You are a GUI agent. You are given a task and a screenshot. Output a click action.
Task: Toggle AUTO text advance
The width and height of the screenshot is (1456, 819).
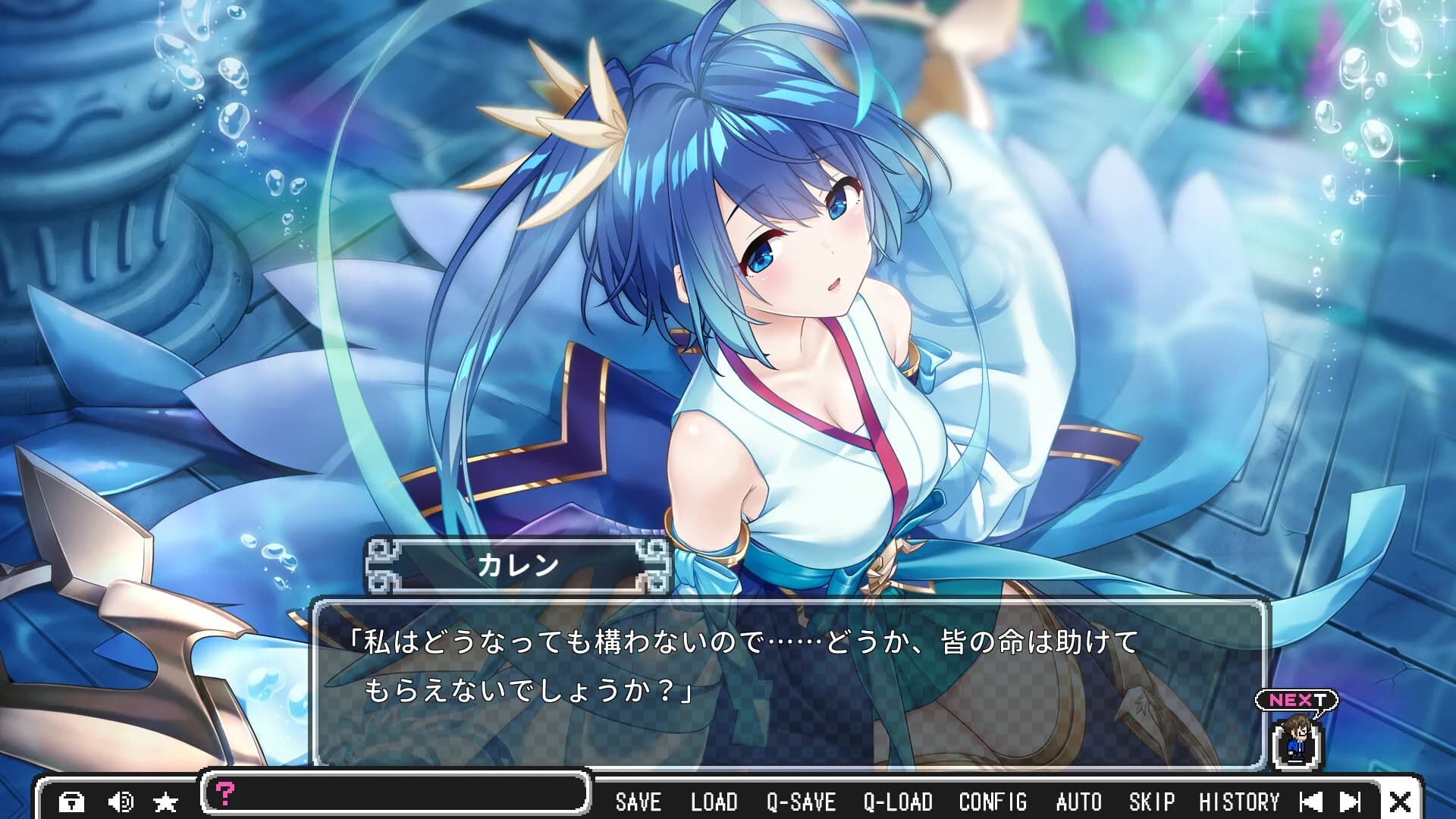[1078, 802]
